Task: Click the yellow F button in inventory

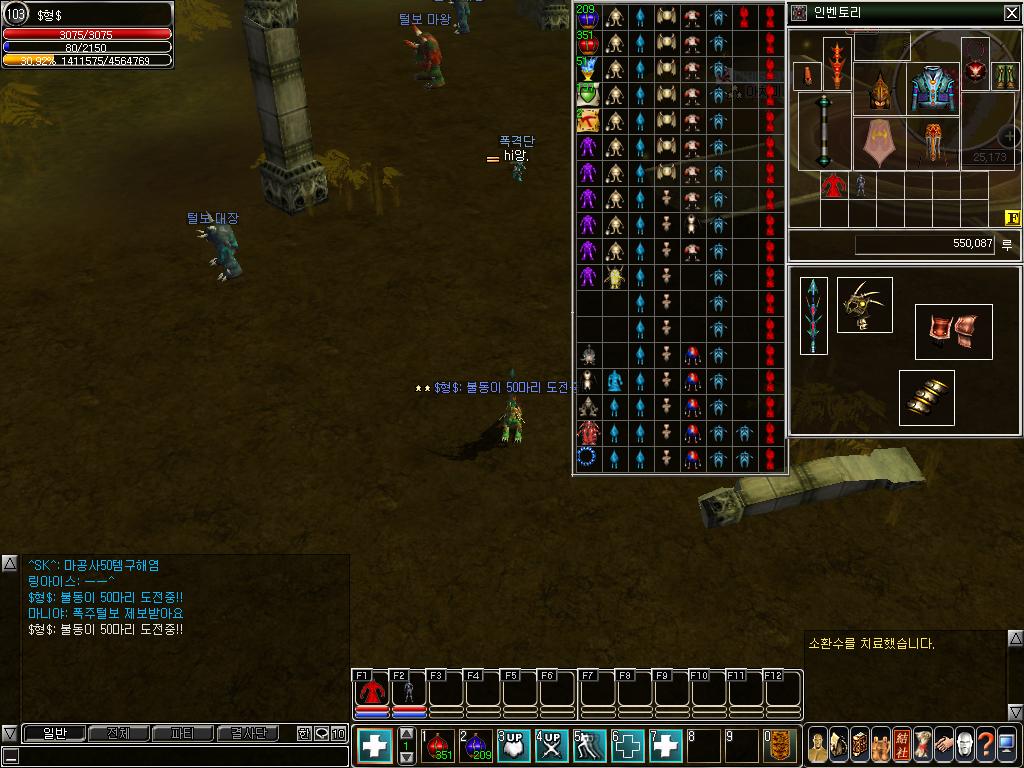Action: 1011,218
